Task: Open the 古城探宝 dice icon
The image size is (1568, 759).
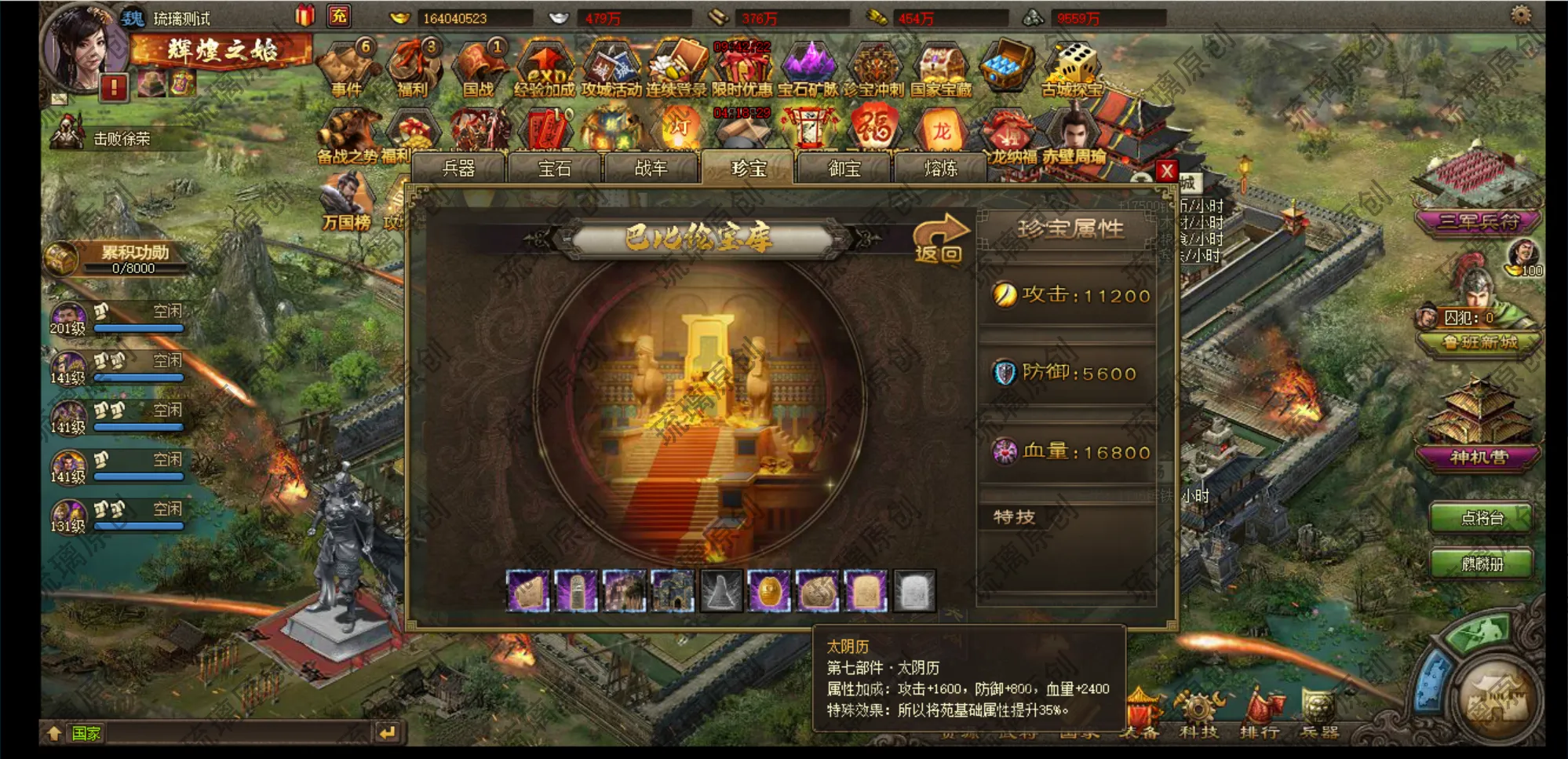Action: (1073, 69)
